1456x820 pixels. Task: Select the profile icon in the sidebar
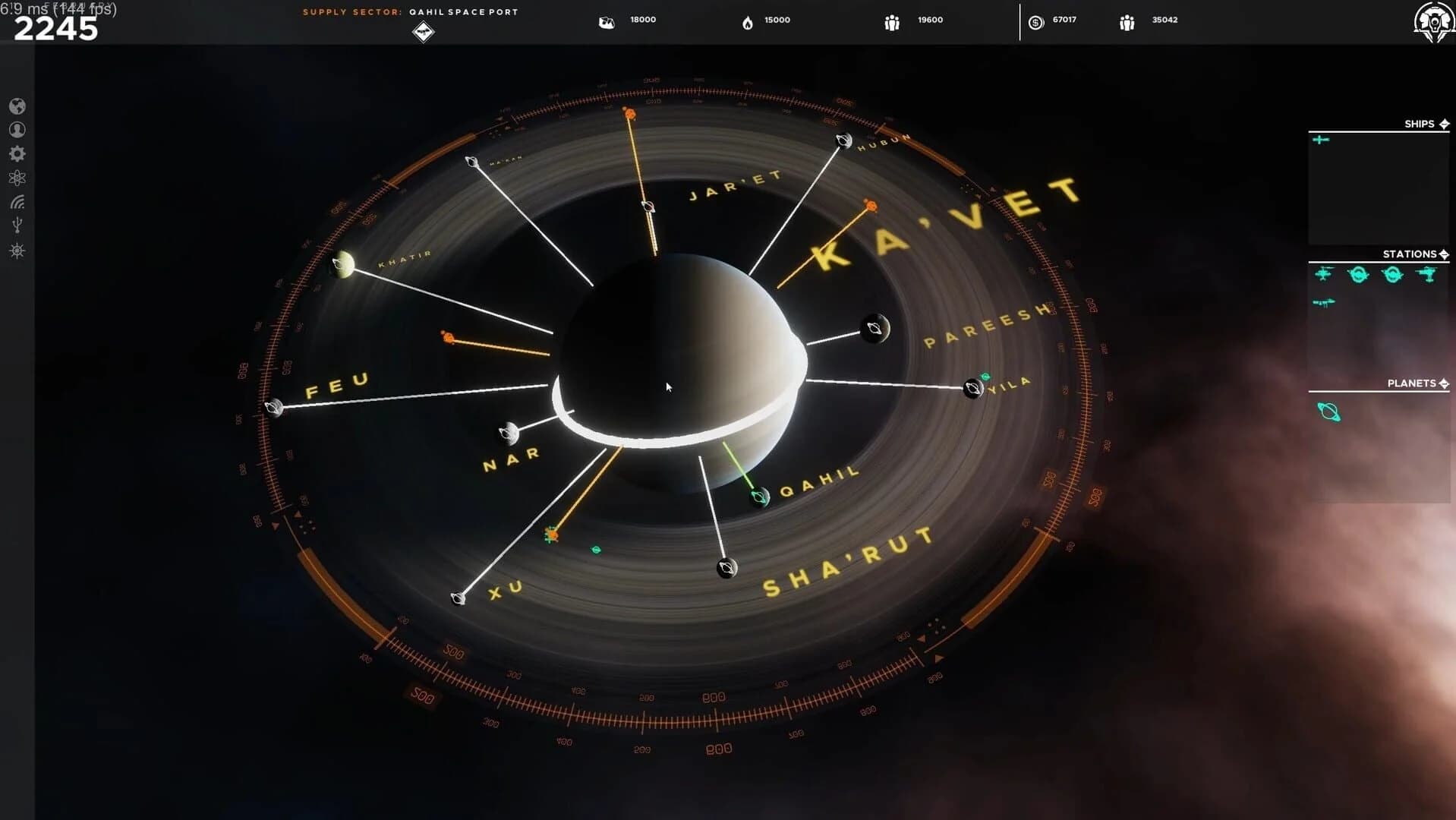tap(17, 130)
